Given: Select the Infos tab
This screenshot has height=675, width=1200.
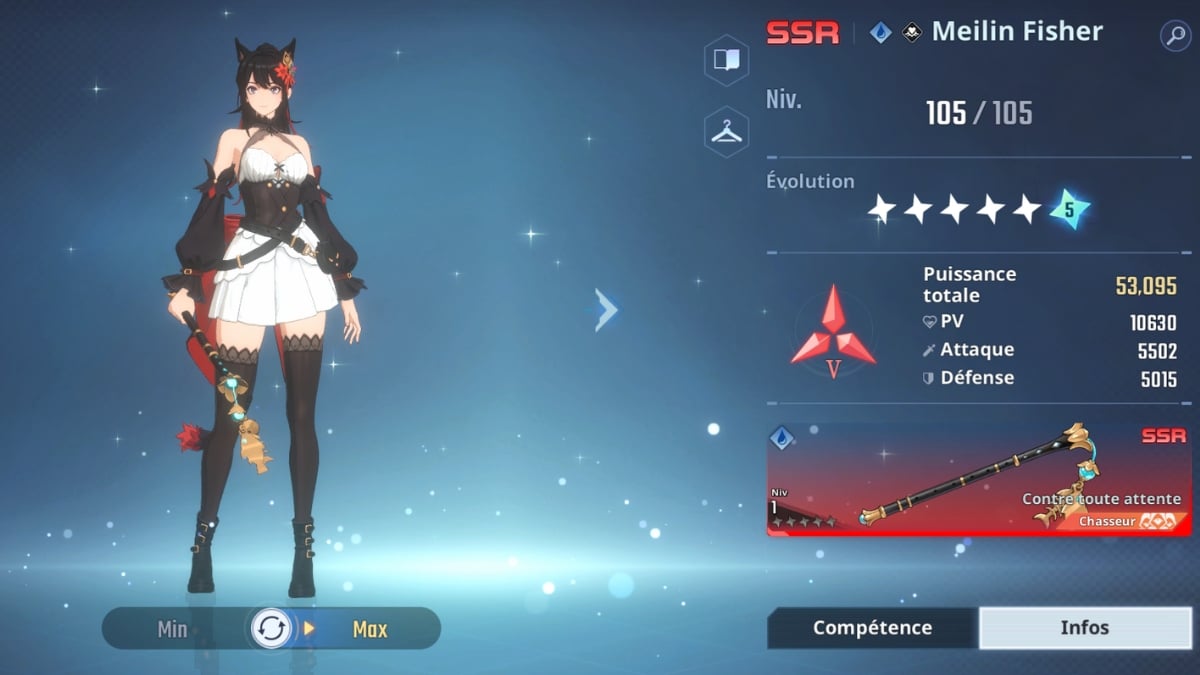Looking at the screenshot, I should pyautogui.click(x=1085, y=628).
